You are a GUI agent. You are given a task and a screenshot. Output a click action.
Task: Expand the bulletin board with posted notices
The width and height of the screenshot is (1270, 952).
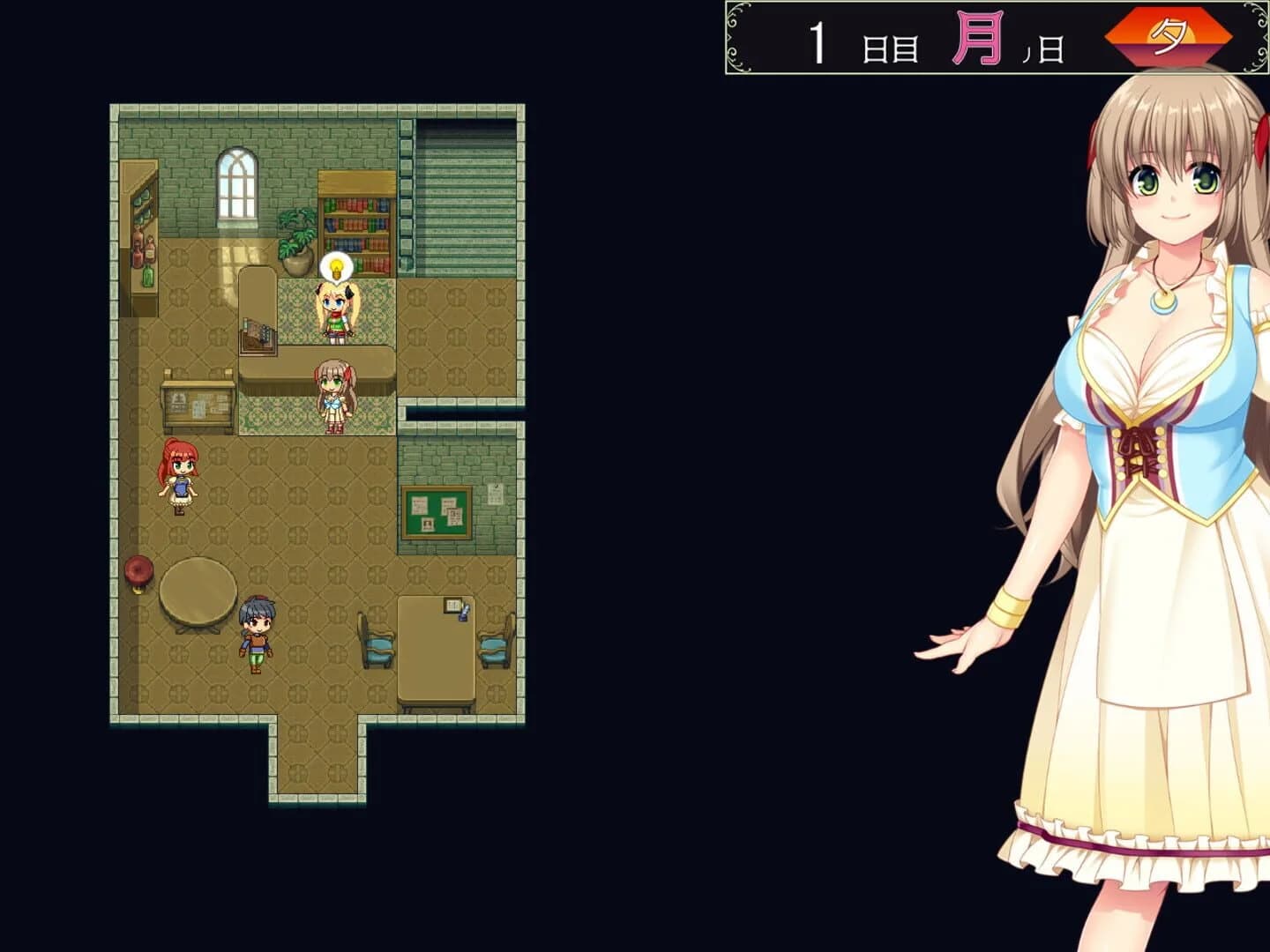click(438, 511)
